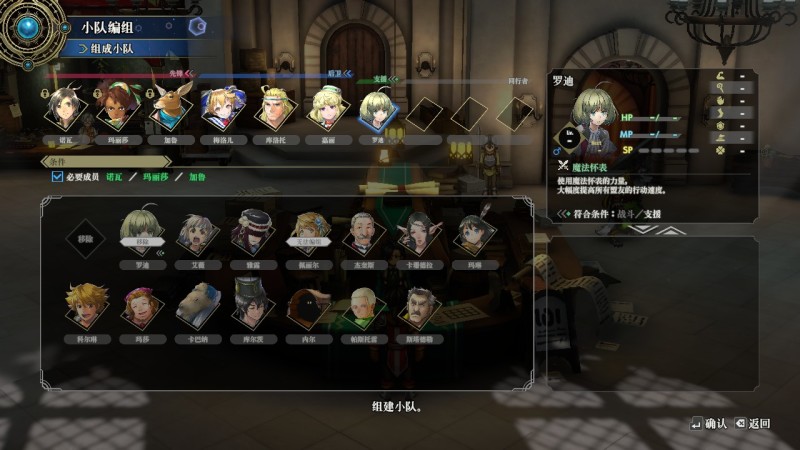Select 库洛托 in the party lineup

pos(271,108)
